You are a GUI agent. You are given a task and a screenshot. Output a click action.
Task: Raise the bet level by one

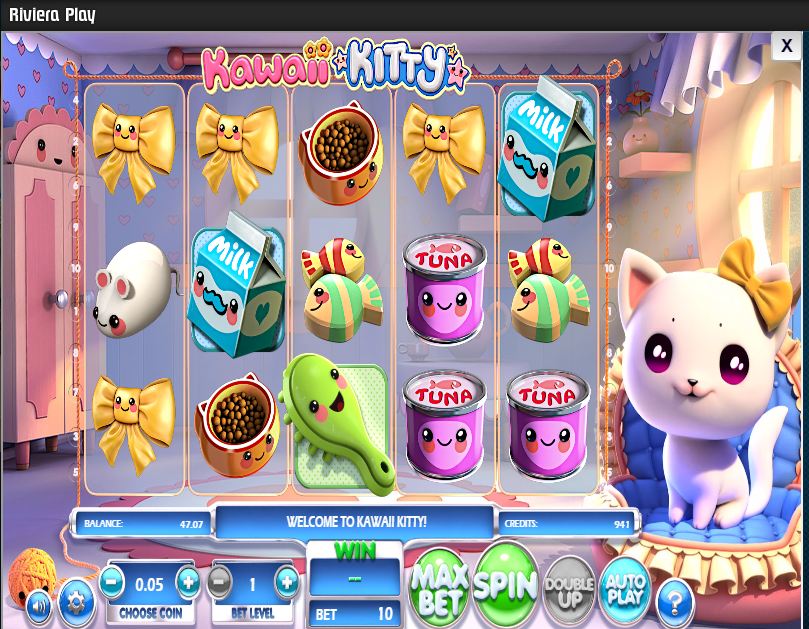coord(287,581)
